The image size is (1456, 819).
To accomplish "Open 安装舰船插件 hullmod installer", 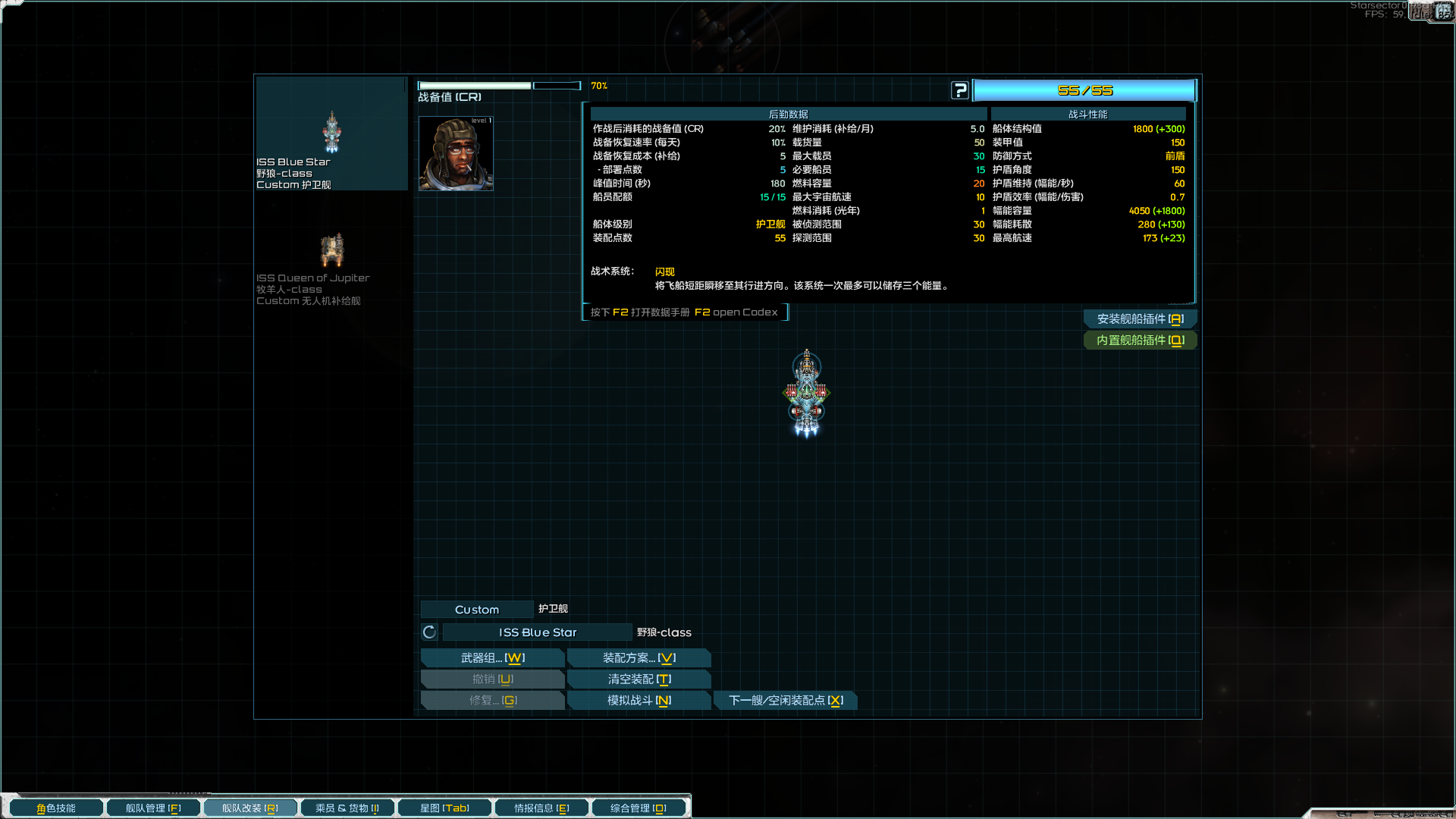I will pyautogui.click(x=1140, y=319).
